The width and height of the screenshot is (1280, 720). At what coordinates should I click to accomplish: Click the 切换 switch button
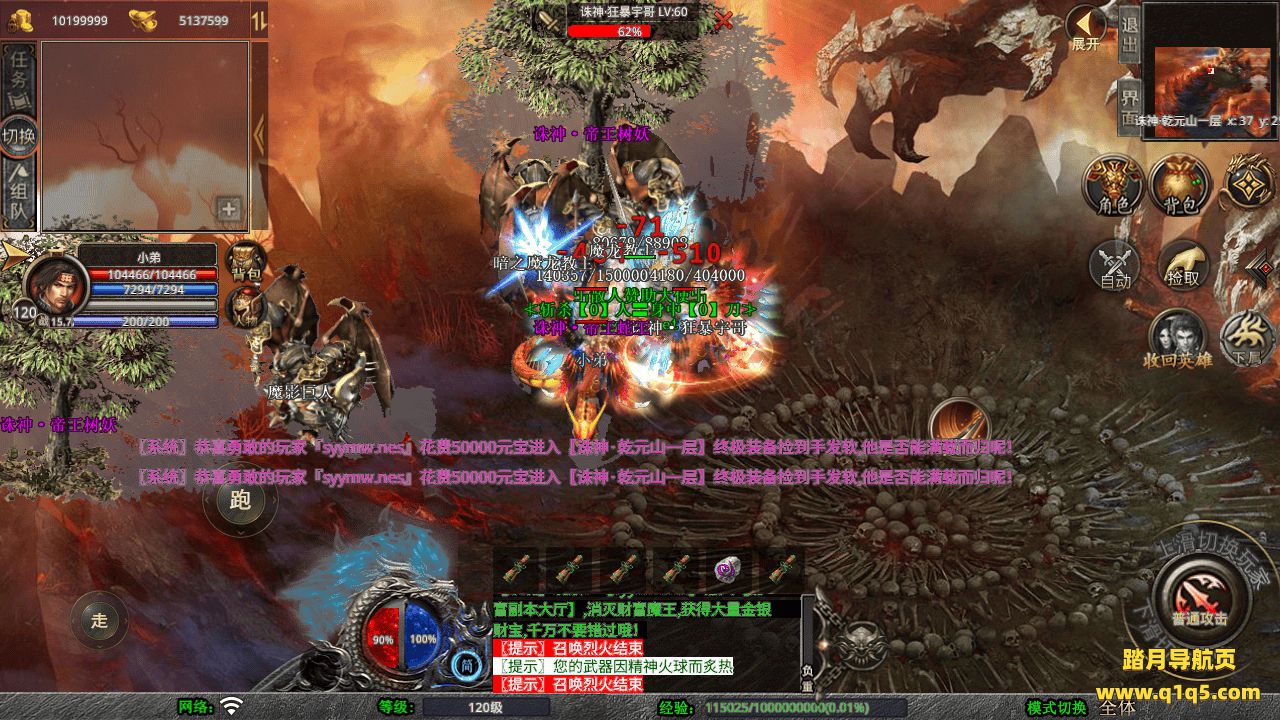pos(19,136)
